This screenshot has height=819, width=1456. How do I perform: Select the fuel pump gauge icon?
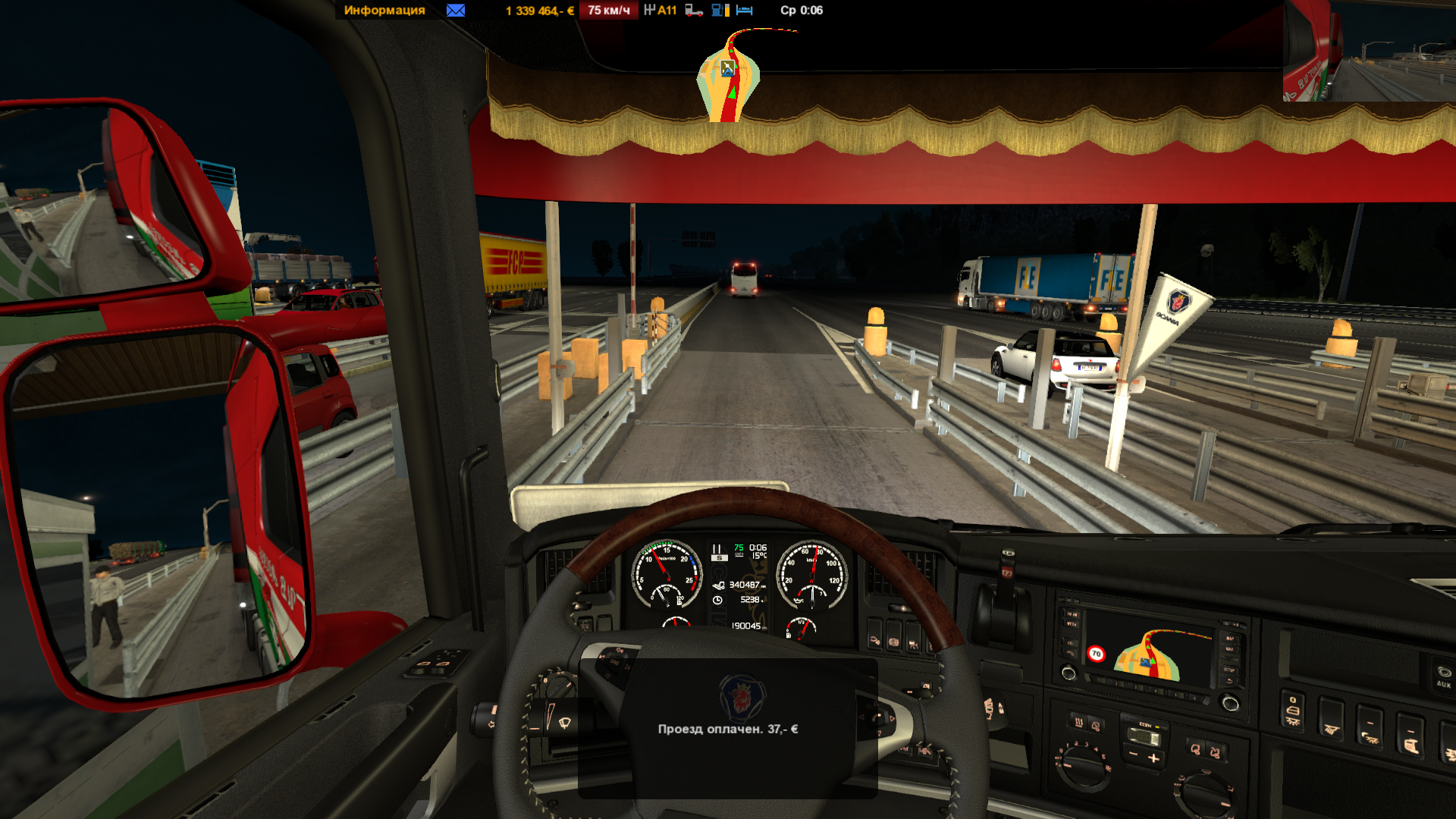point(720,11)
